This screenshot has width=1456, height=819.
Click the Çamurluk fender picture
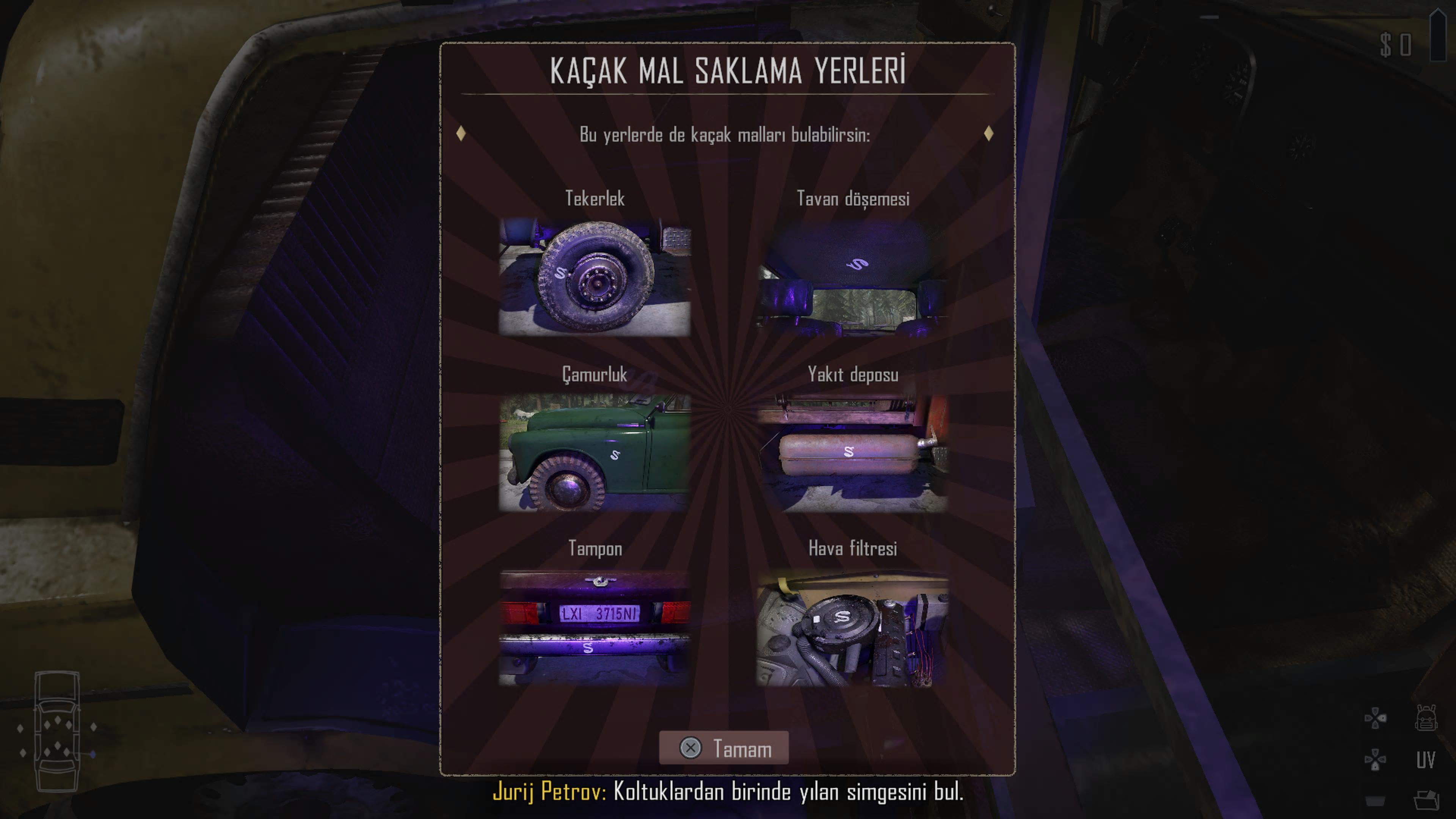tap(595, 453)
